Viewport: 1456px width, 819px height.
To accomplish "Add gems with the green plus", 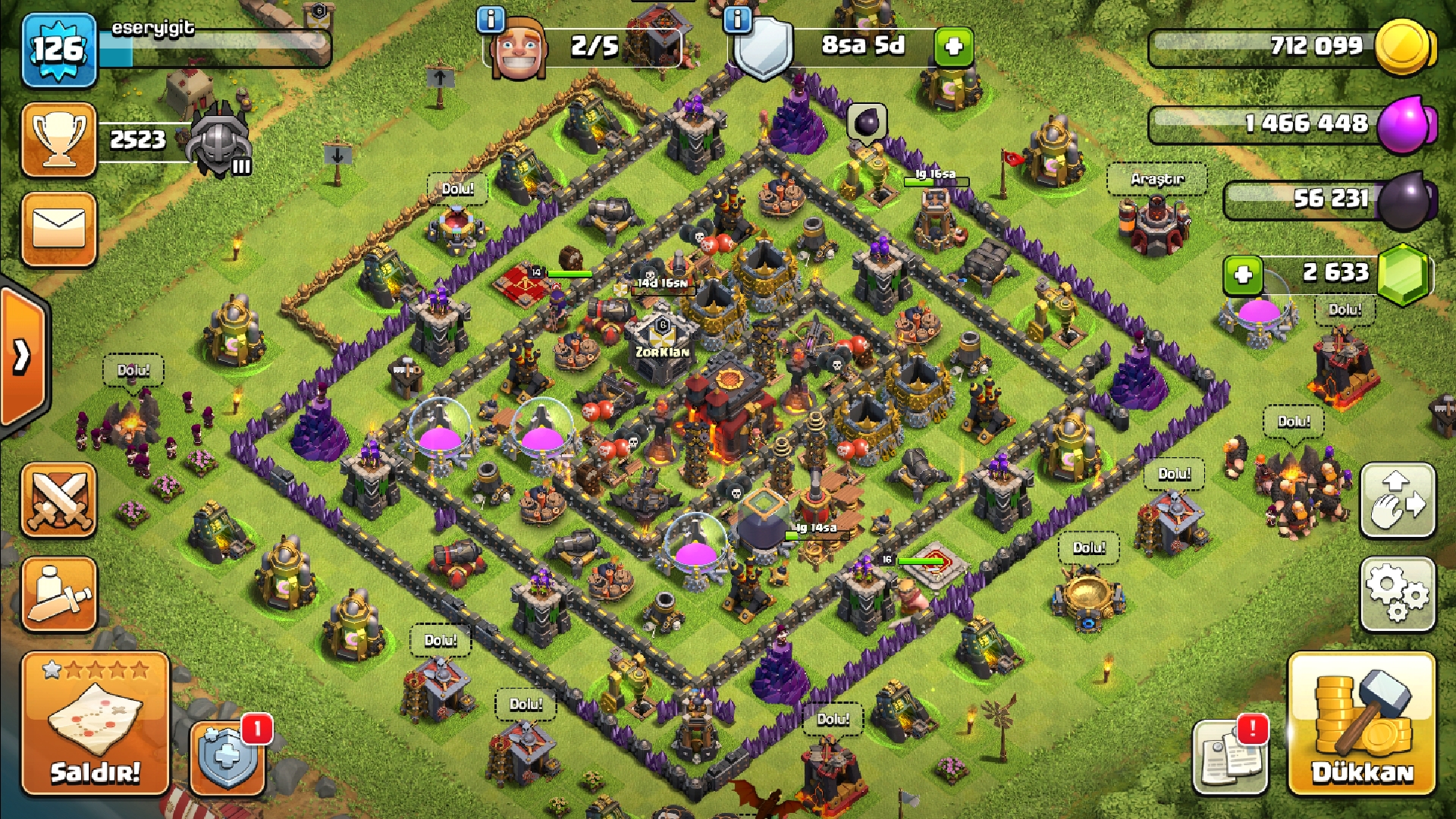I will (1243, 275).
